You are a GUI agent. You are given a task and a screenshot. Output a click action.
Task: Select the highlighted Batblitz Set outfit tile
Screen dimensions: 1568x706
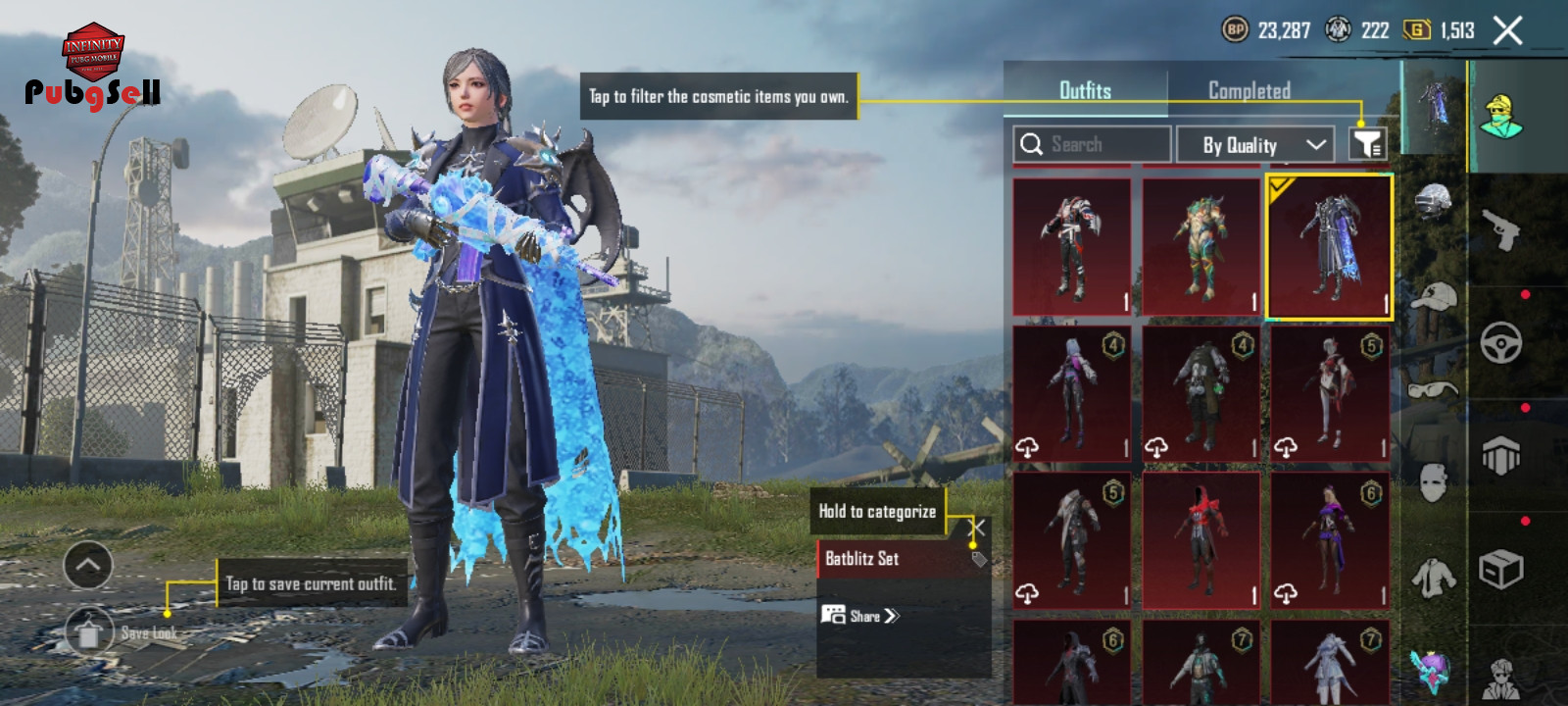1330,247
